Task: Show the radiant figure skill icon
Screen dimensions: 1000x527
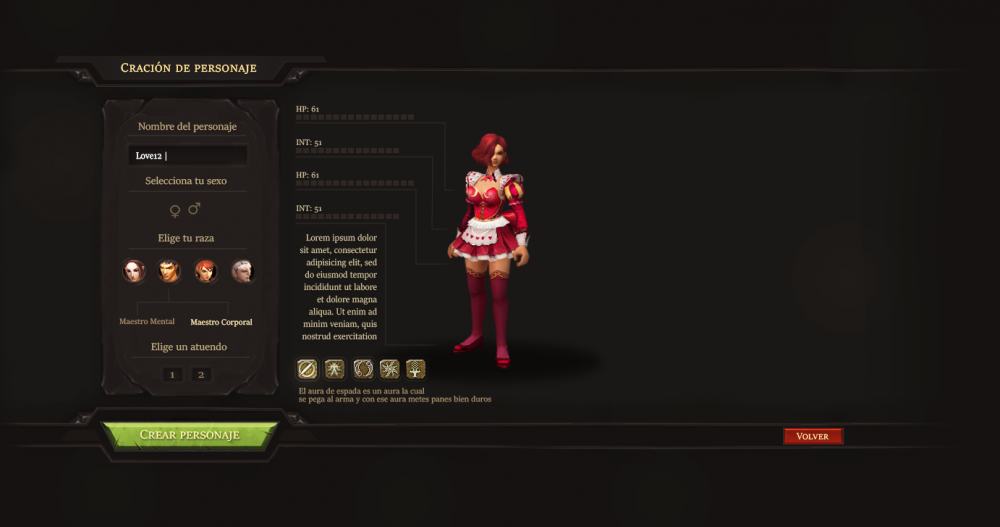Action: point(335,369)
